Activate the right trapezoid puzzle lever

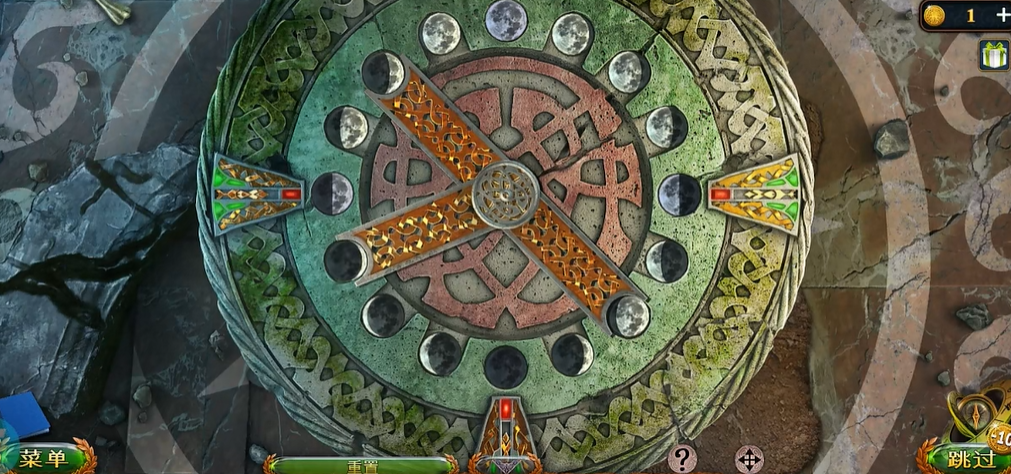[754, 193]
